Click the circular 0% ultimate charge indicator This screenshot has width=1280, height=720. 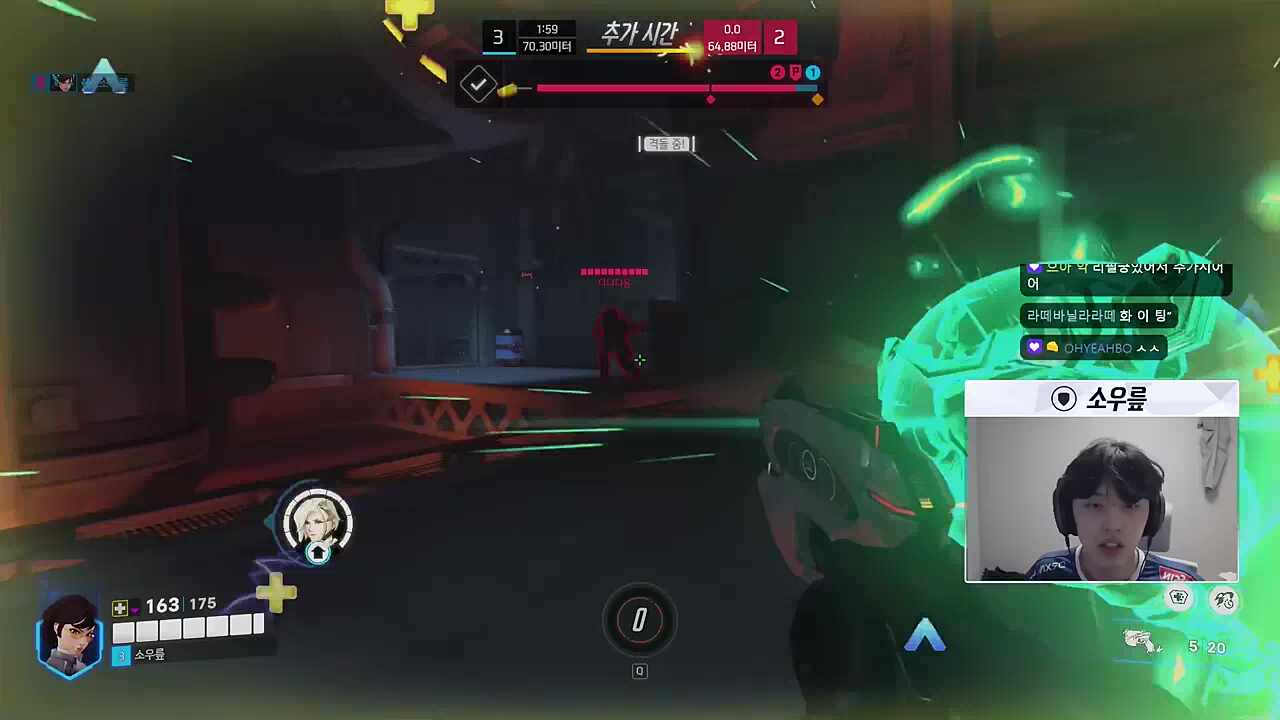[x=640, y=621]
